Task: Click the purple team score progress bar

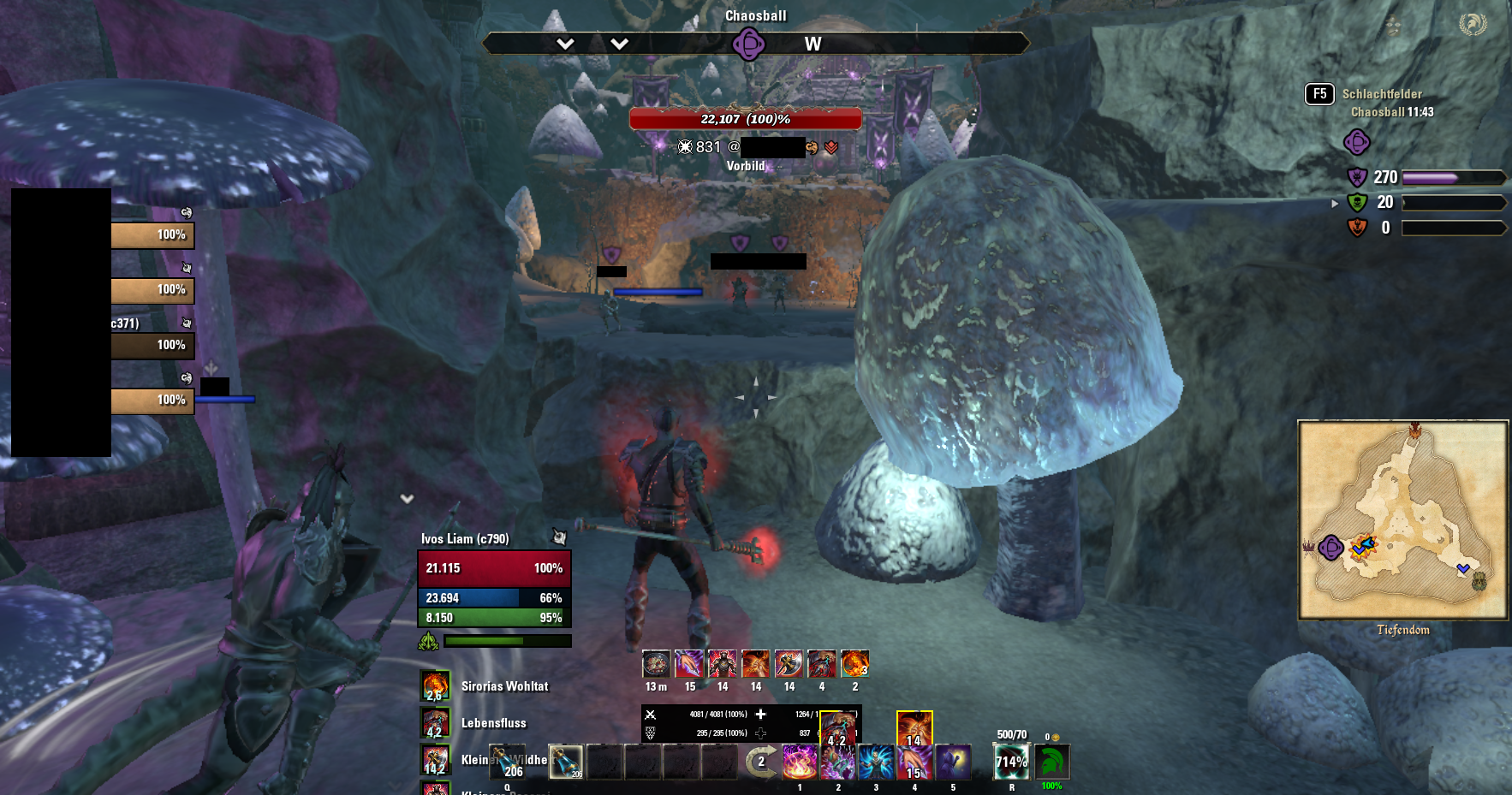Action: coord(1454,177)
